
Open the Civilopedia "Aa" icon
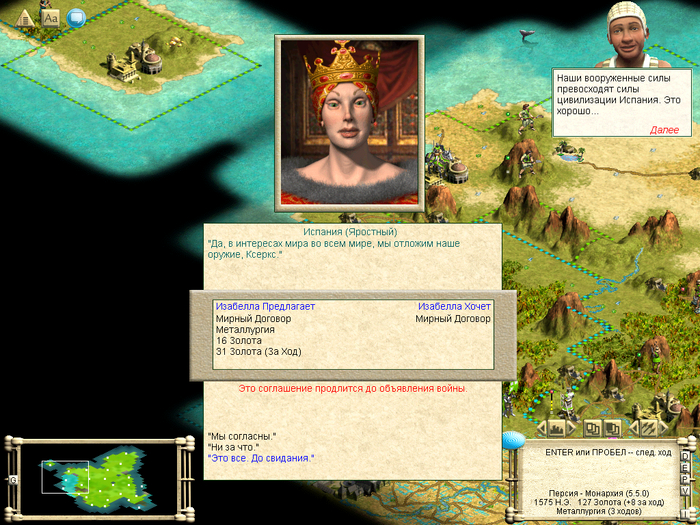click(51, 17)
